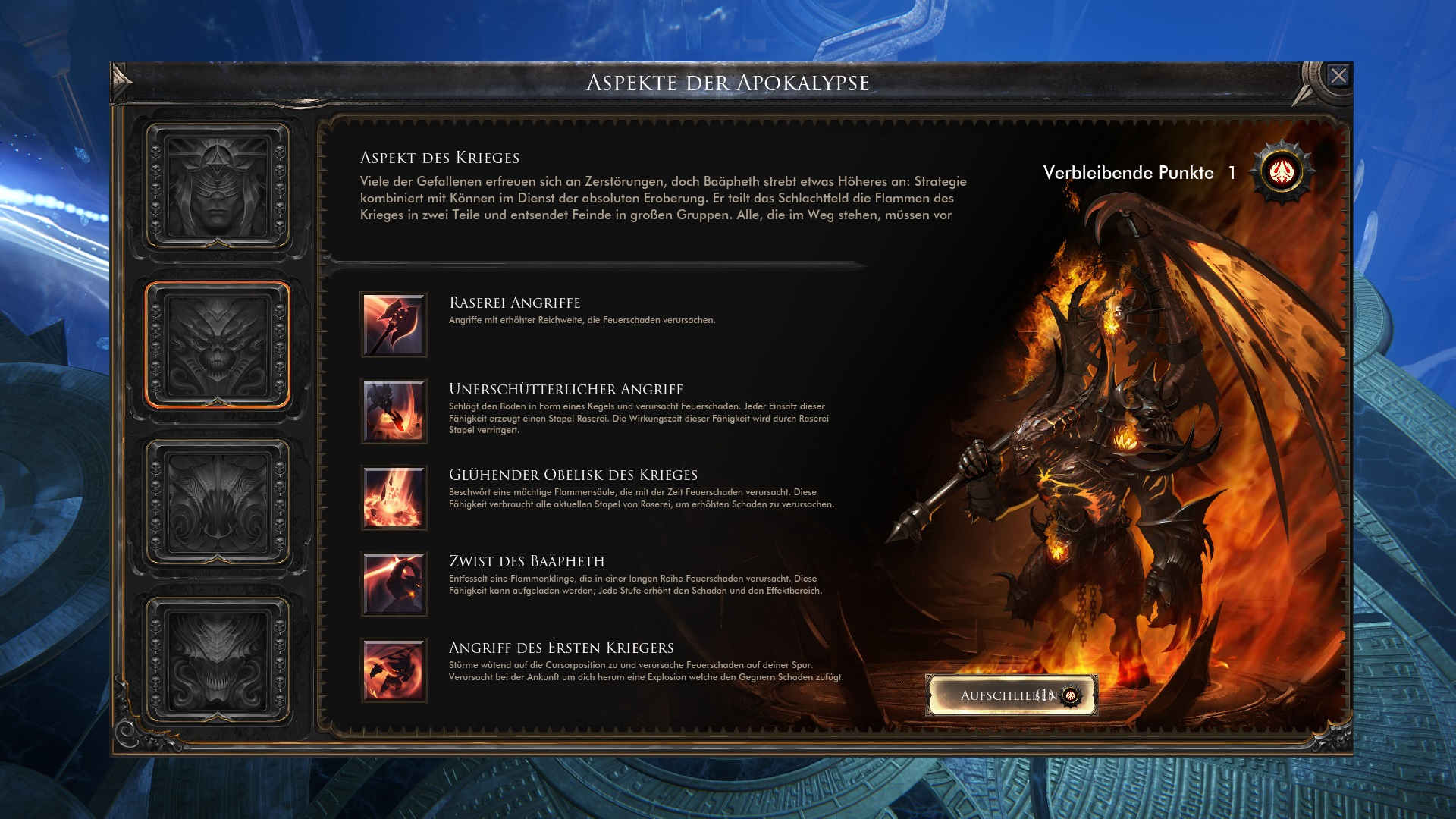
Task: Click the Zwist des Baäpheth ability icon
Action: 394,583
